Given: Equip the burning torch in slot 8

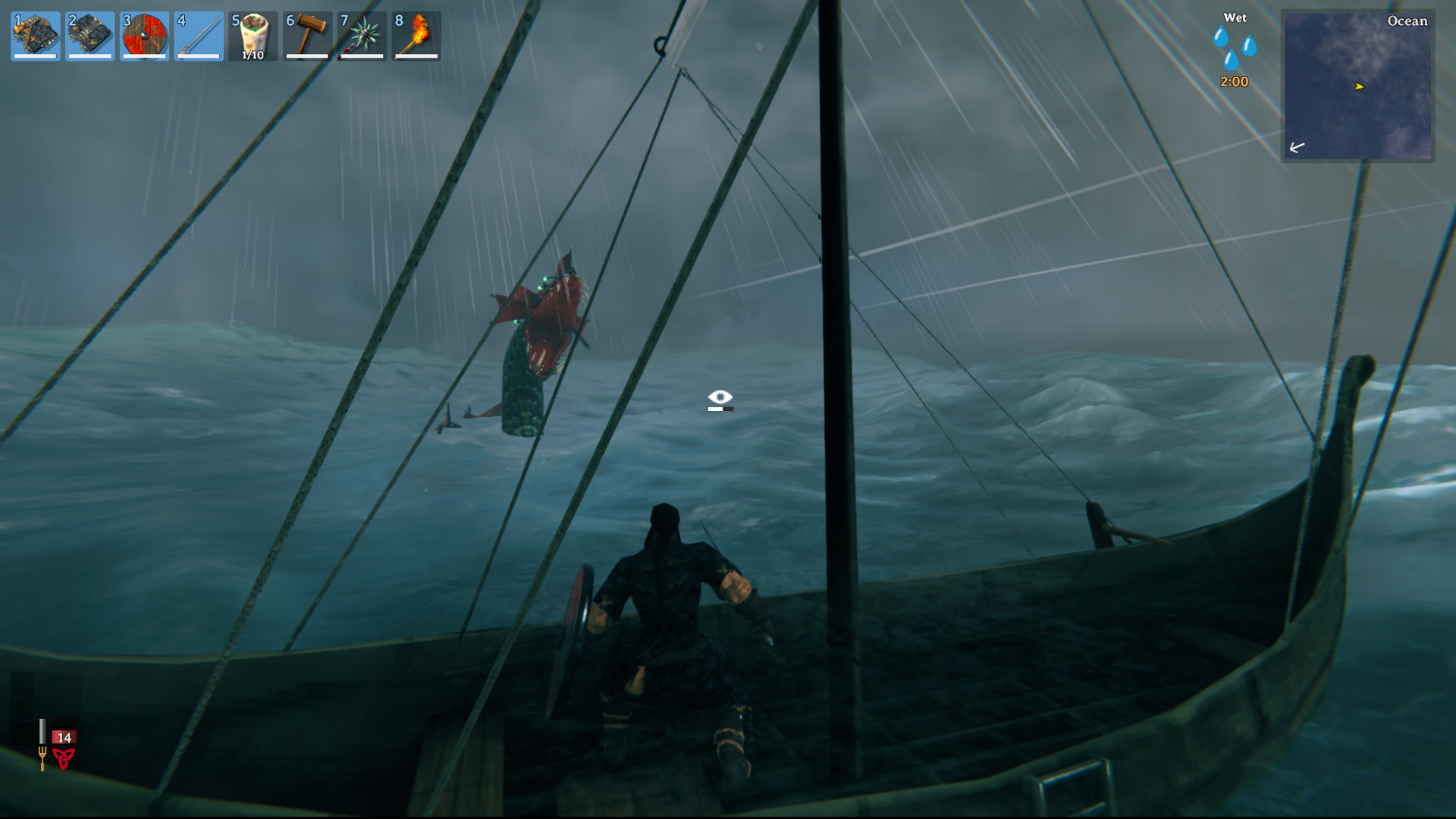Looking at the screenshot, I should [x=417, y=36].
